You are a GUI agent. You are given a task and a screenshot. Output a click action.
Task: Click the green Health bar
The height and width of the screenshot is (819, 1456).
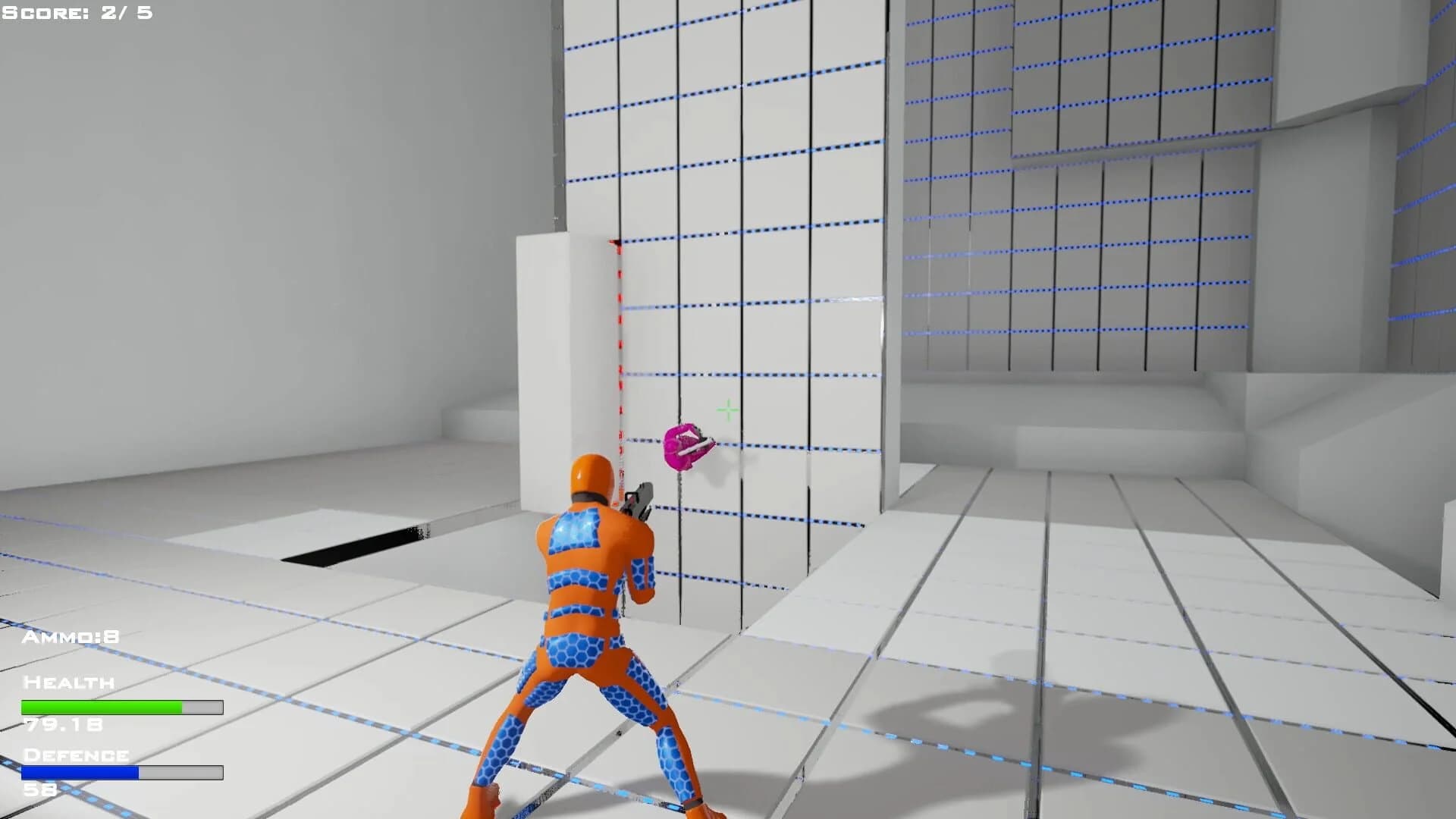tap(102, 707)
